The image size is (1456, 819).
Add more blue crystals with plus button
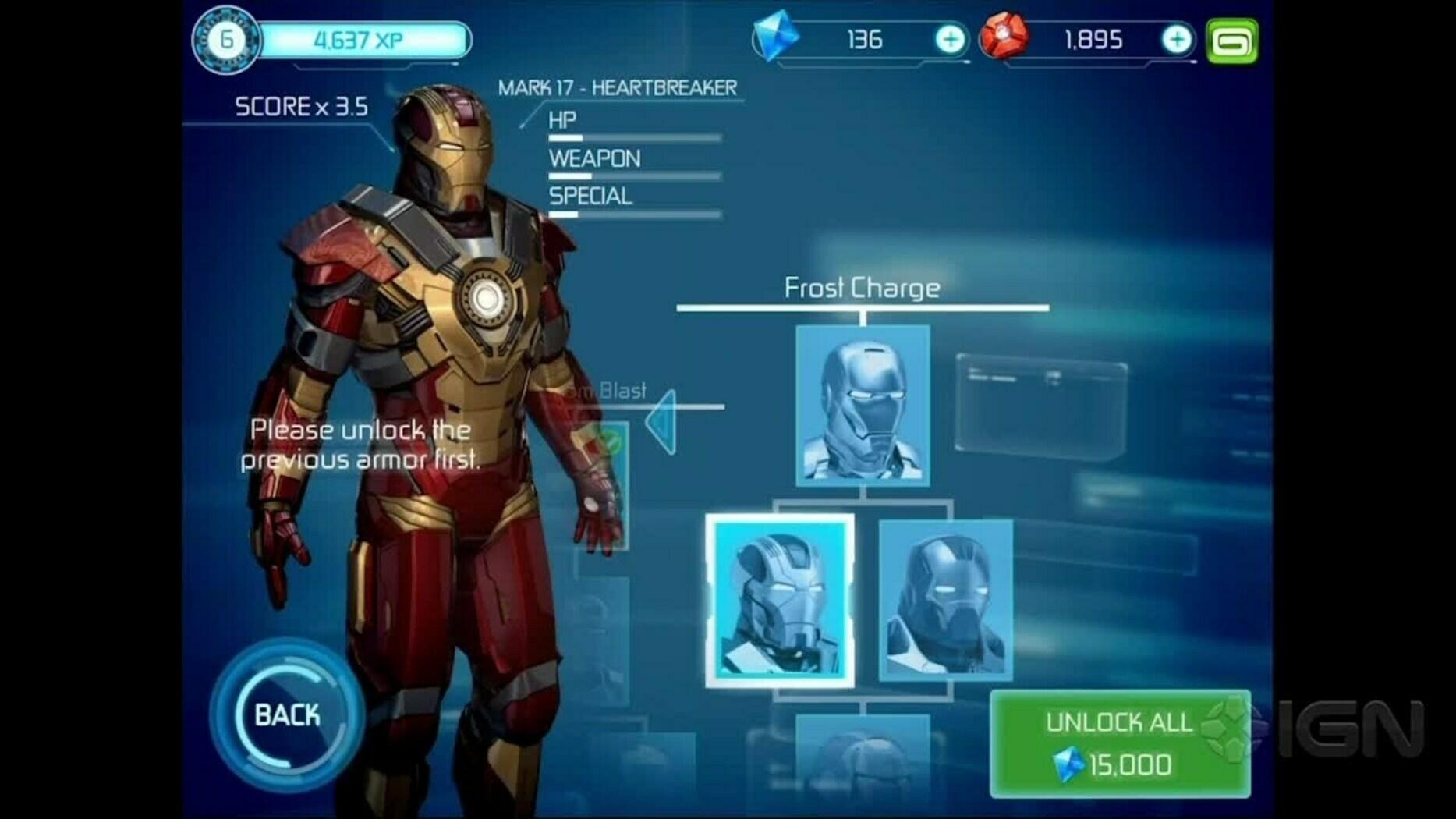click(949, 40)
